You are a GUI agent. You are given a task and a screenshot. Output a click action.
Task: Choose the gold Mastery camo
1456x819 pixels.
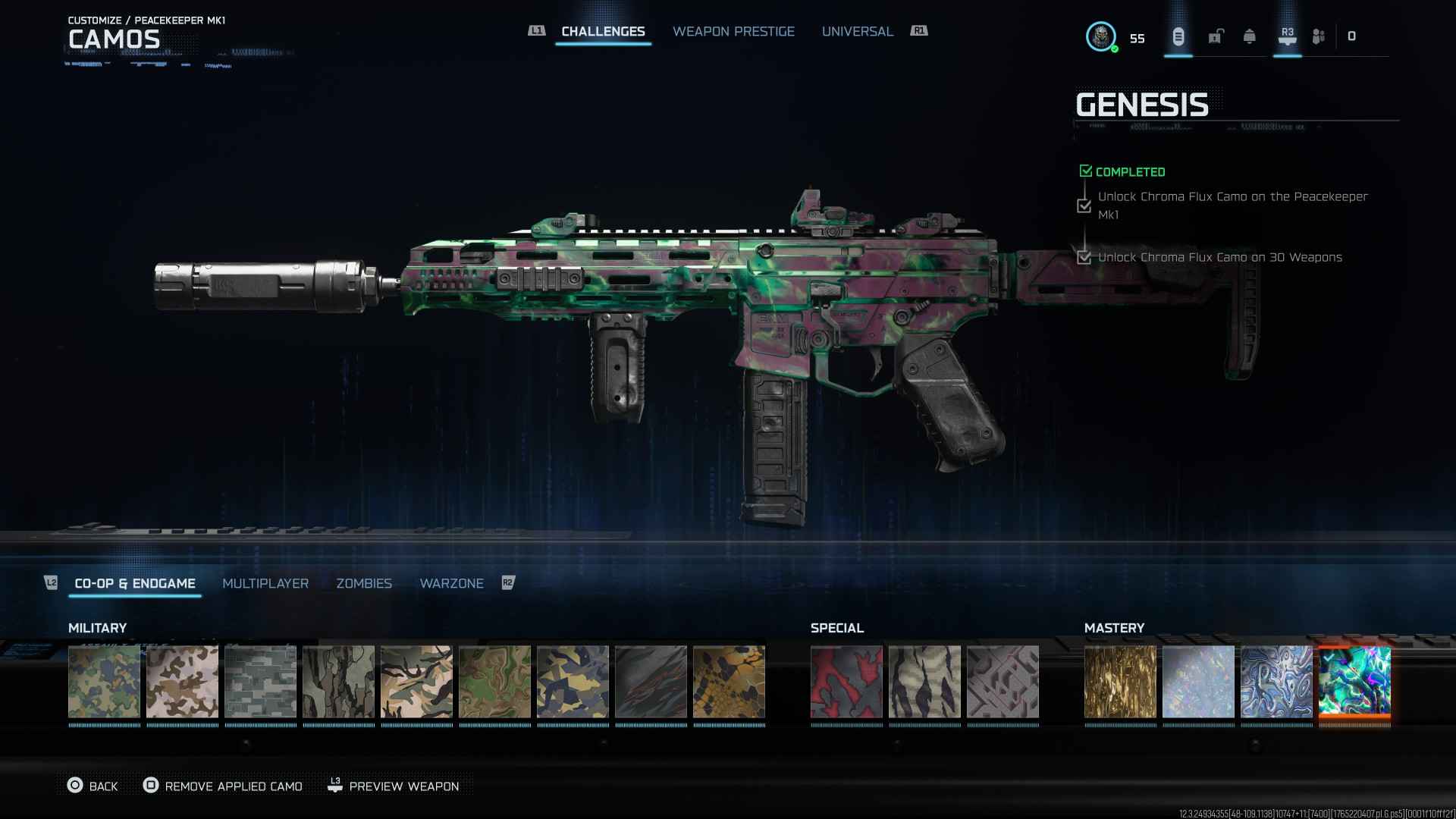pos(1120,681)
